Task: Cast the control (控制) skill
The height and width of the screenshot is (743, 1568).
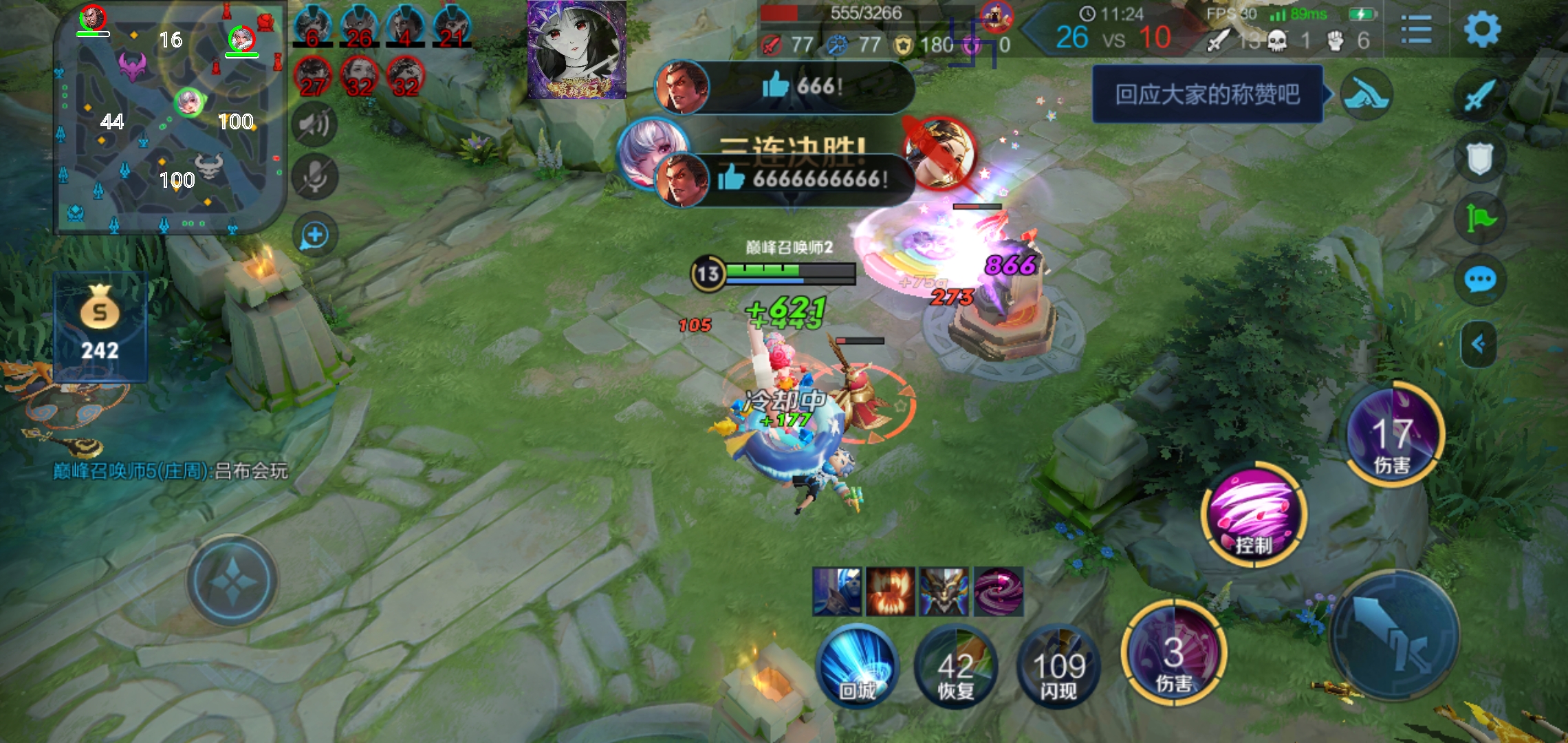Action: point(1253,515)
